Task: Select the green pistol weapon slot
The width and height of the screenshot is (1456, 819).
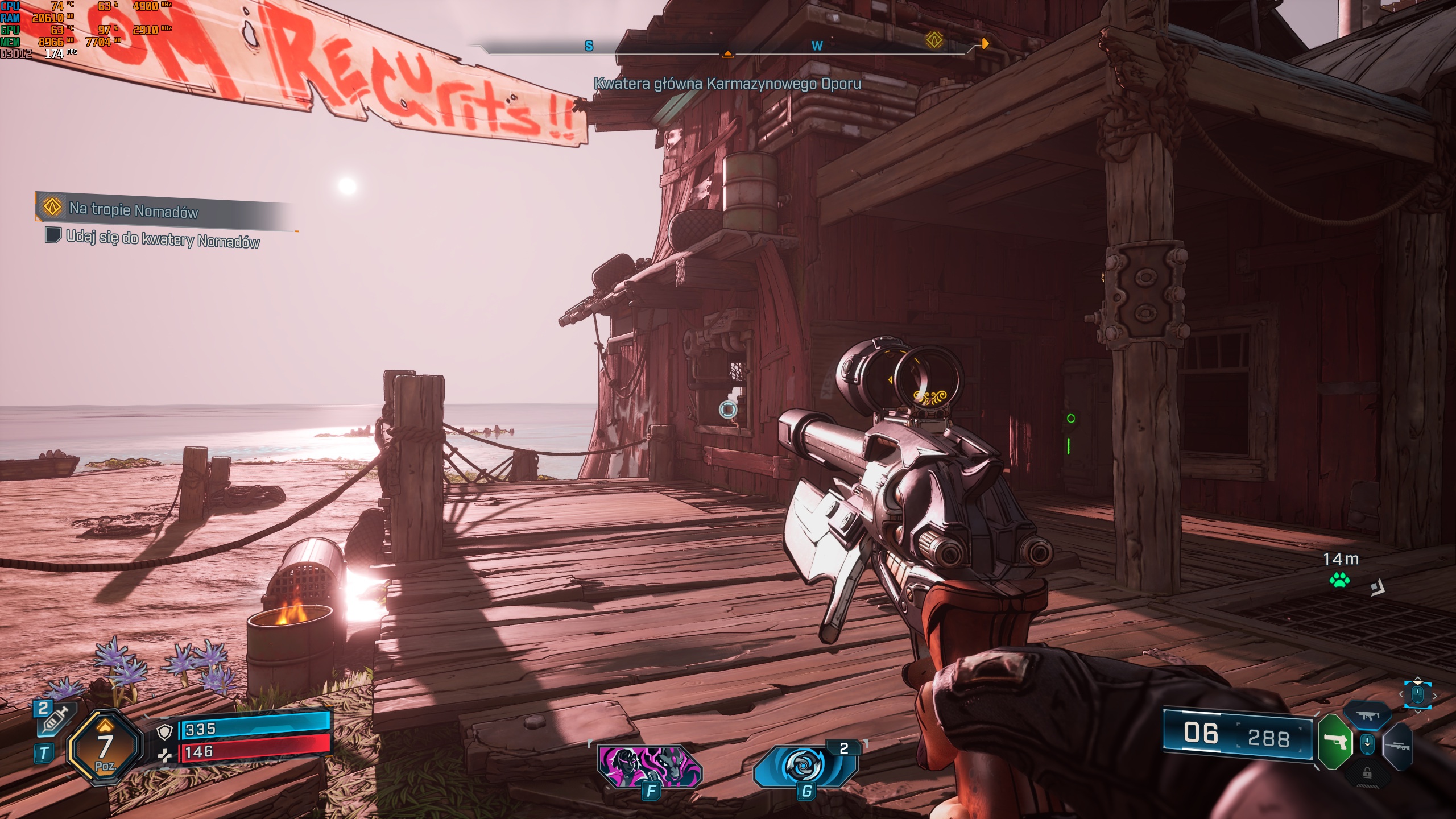Action: [1335, 742]
